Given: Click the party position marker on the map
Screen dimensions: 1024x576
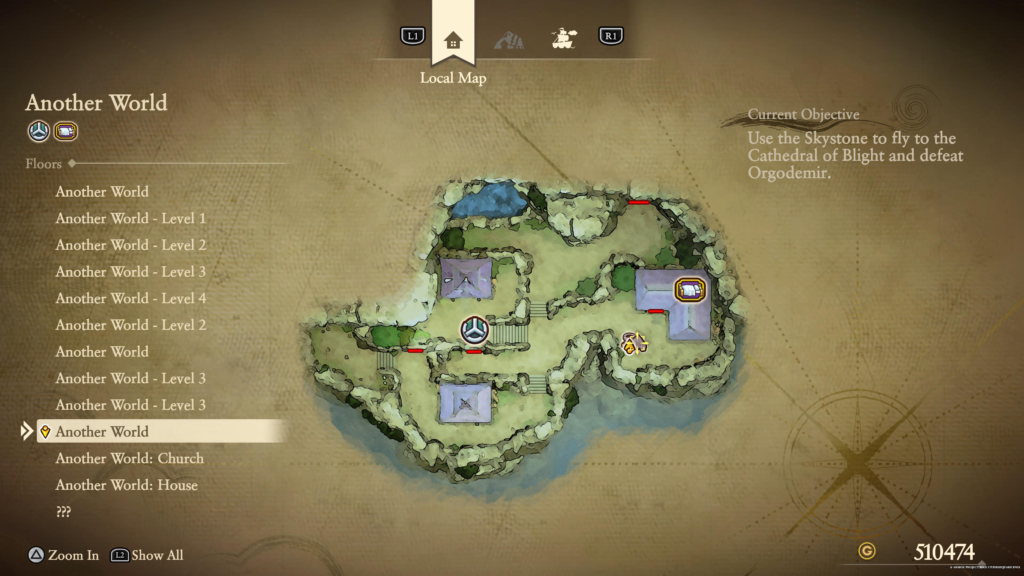Looking at the screenshot, I should point(631,344).
